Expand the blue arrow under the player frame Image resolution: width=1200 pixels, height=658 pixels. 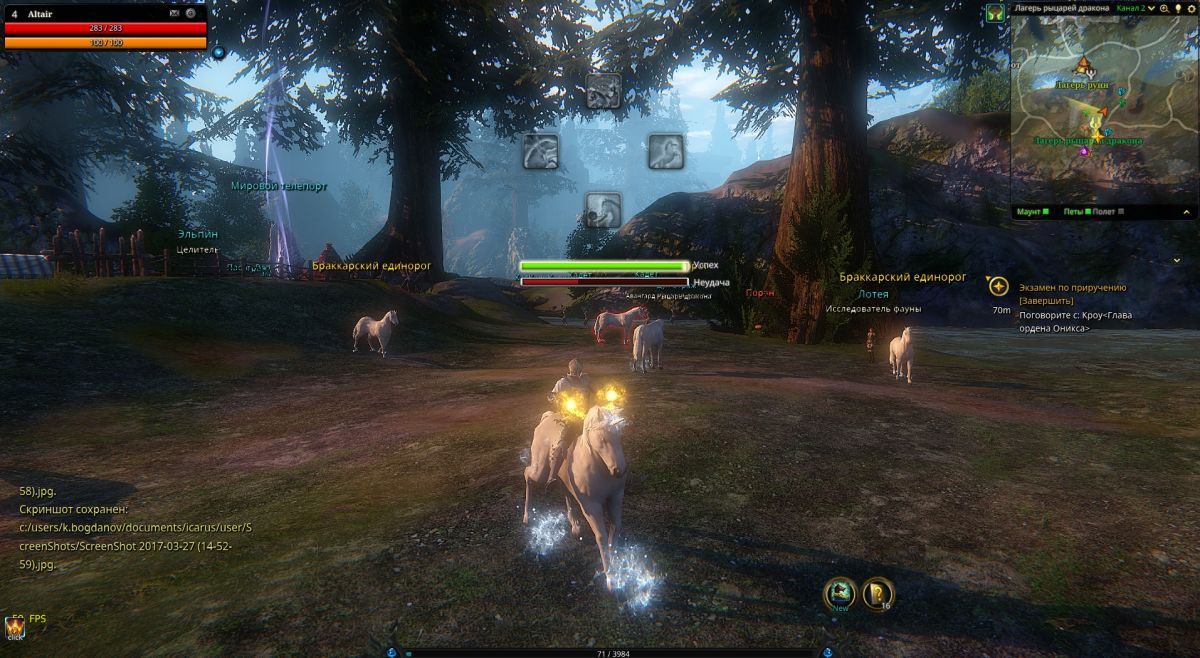pos(218,52)
